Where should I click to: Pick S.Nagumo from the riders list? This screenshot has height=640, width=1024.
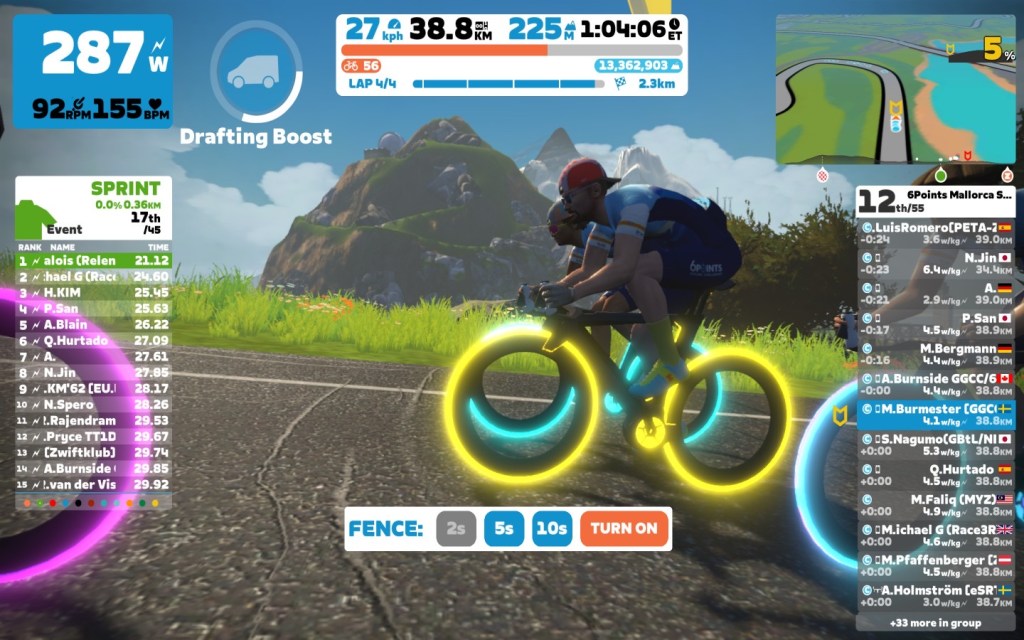click(x=935, y=444)
